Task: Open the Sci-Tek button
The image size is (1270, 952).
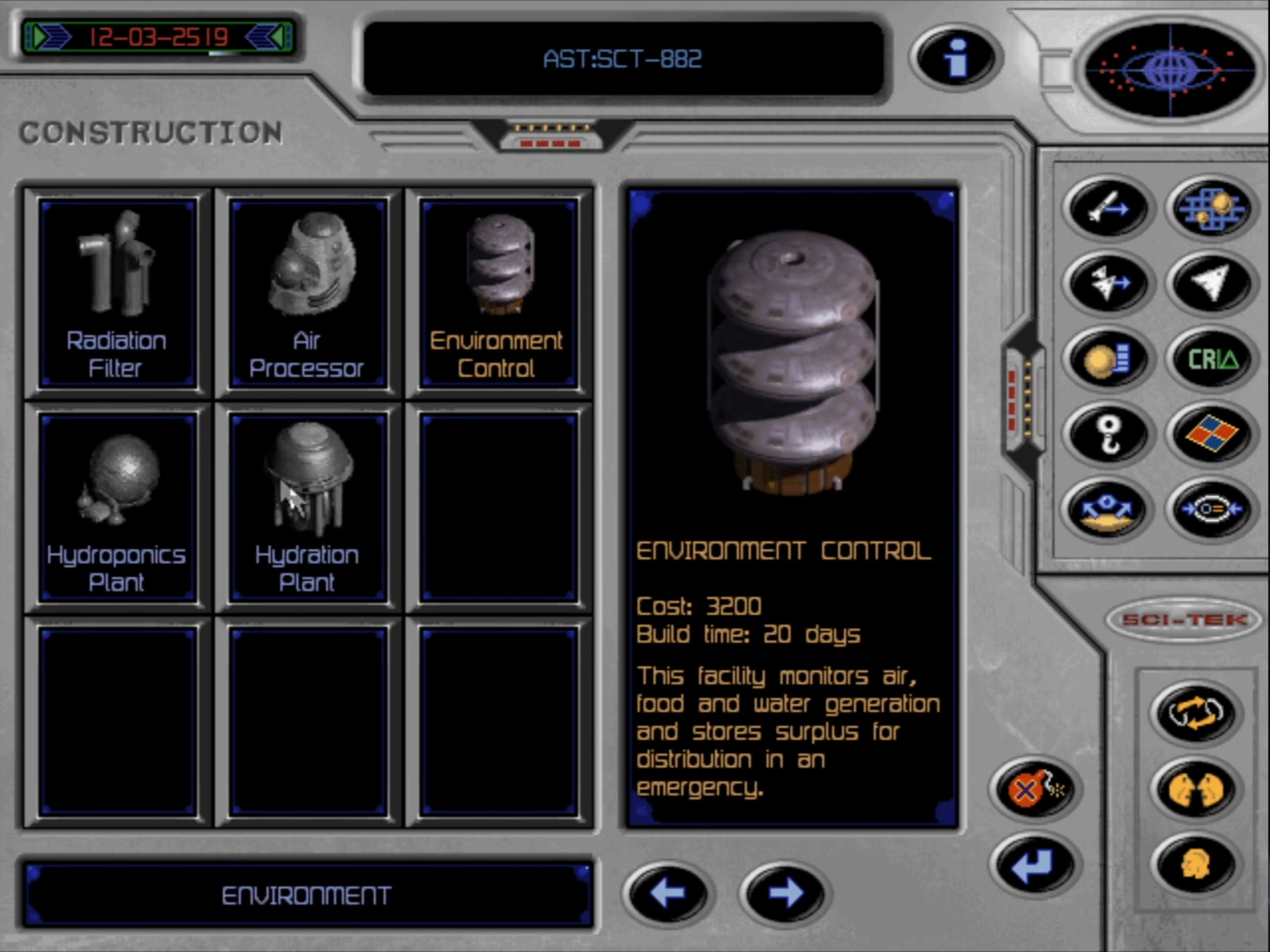Action: [x=1185, y=620]
